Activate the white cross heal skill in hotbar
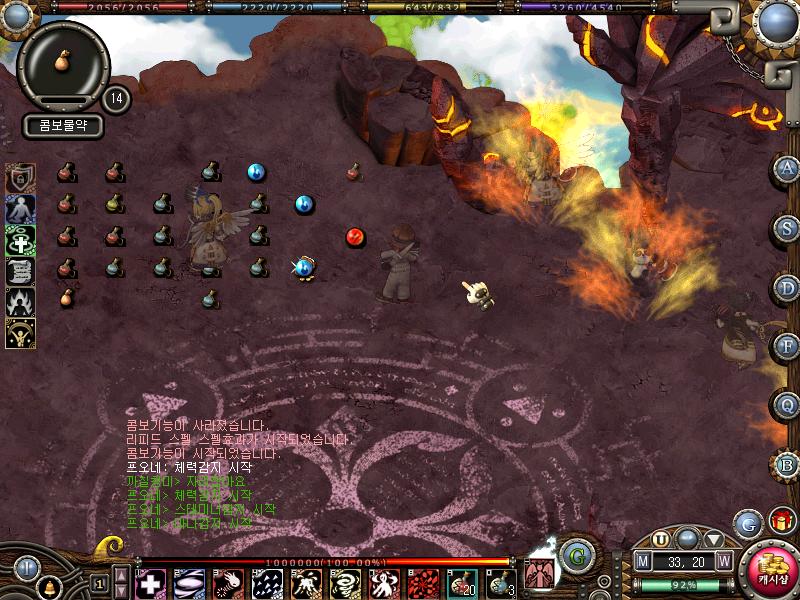 151,582
